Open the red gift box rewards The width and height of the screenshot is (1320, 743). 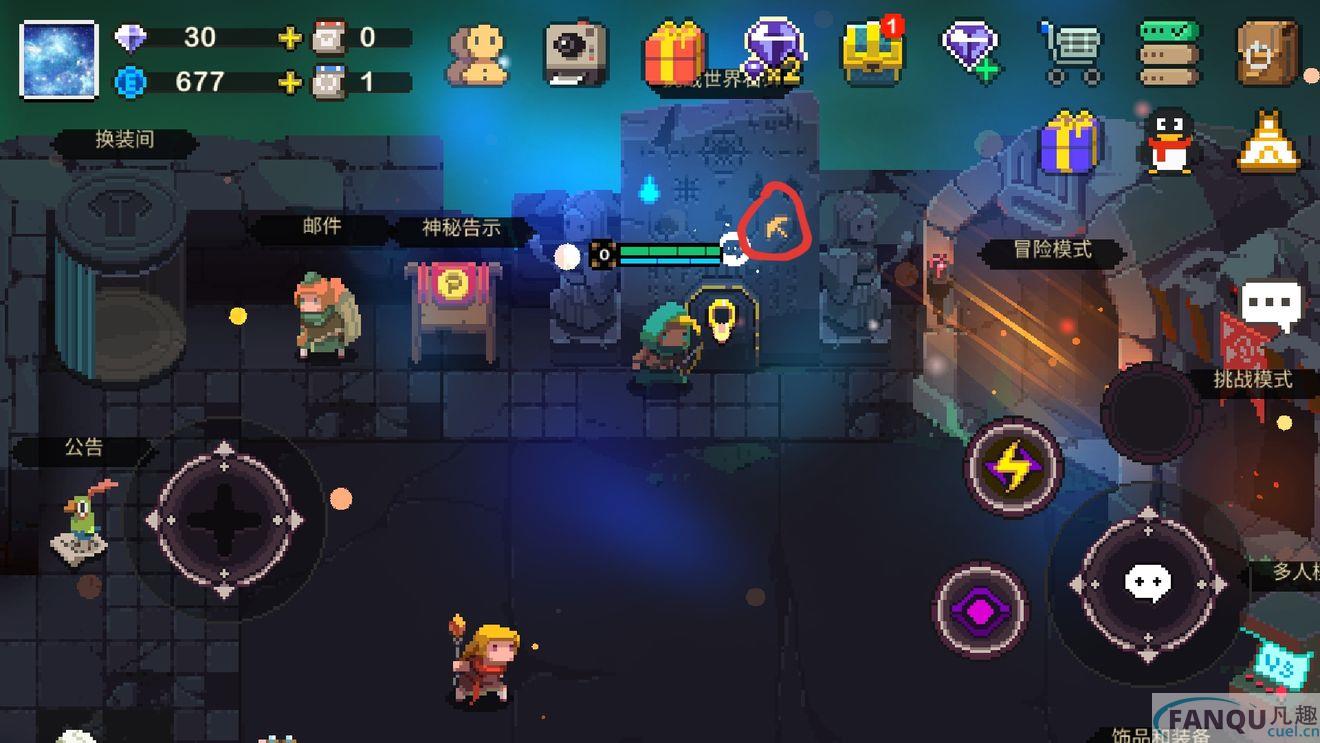tap(674, 53)
